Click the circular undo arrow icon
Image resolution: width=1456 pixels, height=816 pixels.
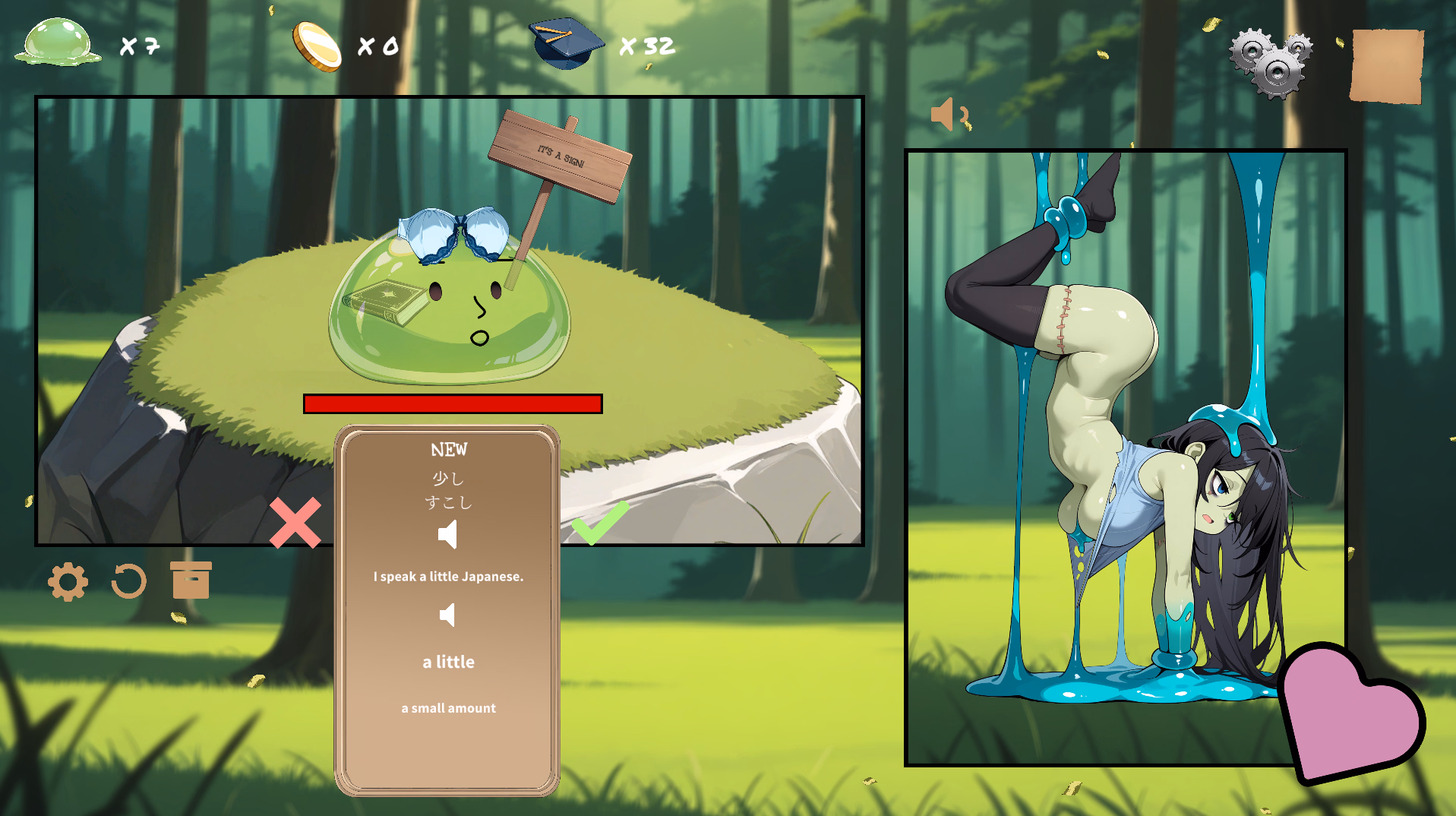point(128,582)
